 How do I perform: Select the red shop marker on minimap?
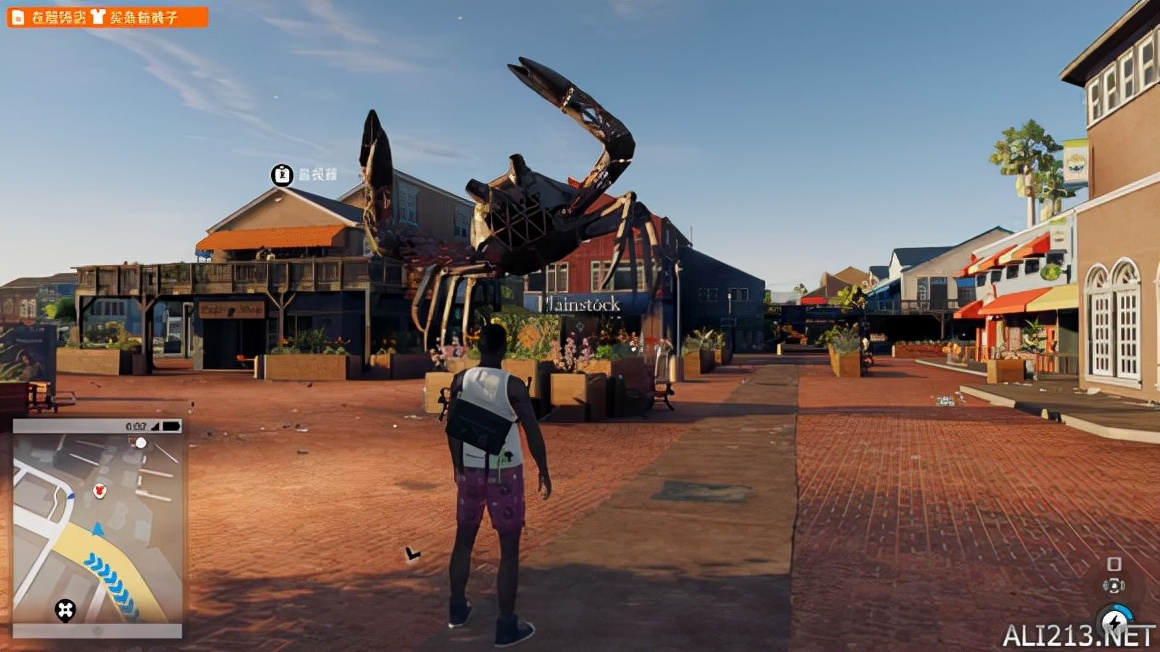point(99,490)
